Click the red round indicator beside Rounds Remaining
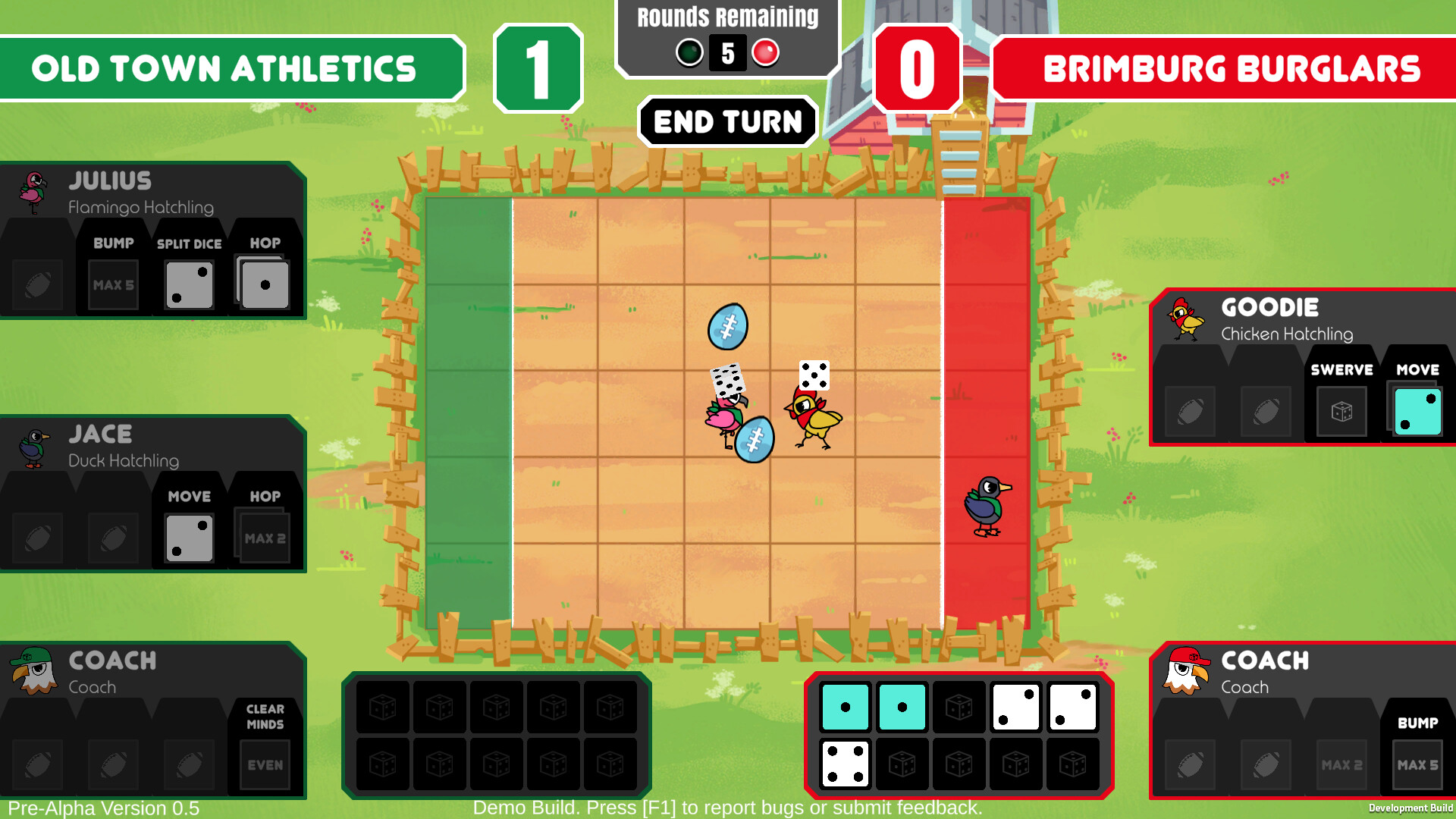The height and width of the screenshot is (819, 1456). [x=764, y=53]
